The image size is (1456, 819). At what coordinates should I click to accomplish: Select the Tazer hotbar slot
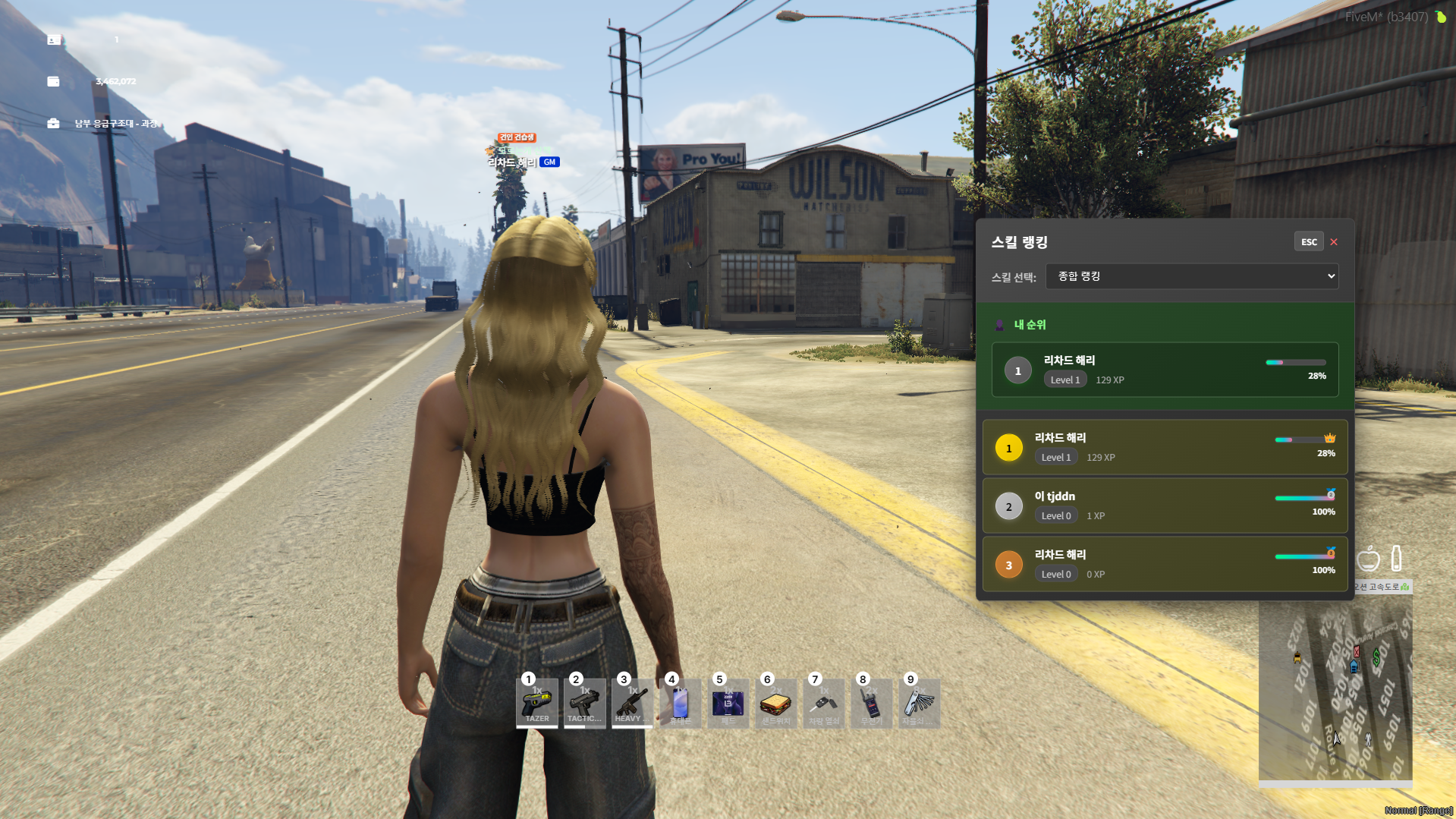[537, 704]
